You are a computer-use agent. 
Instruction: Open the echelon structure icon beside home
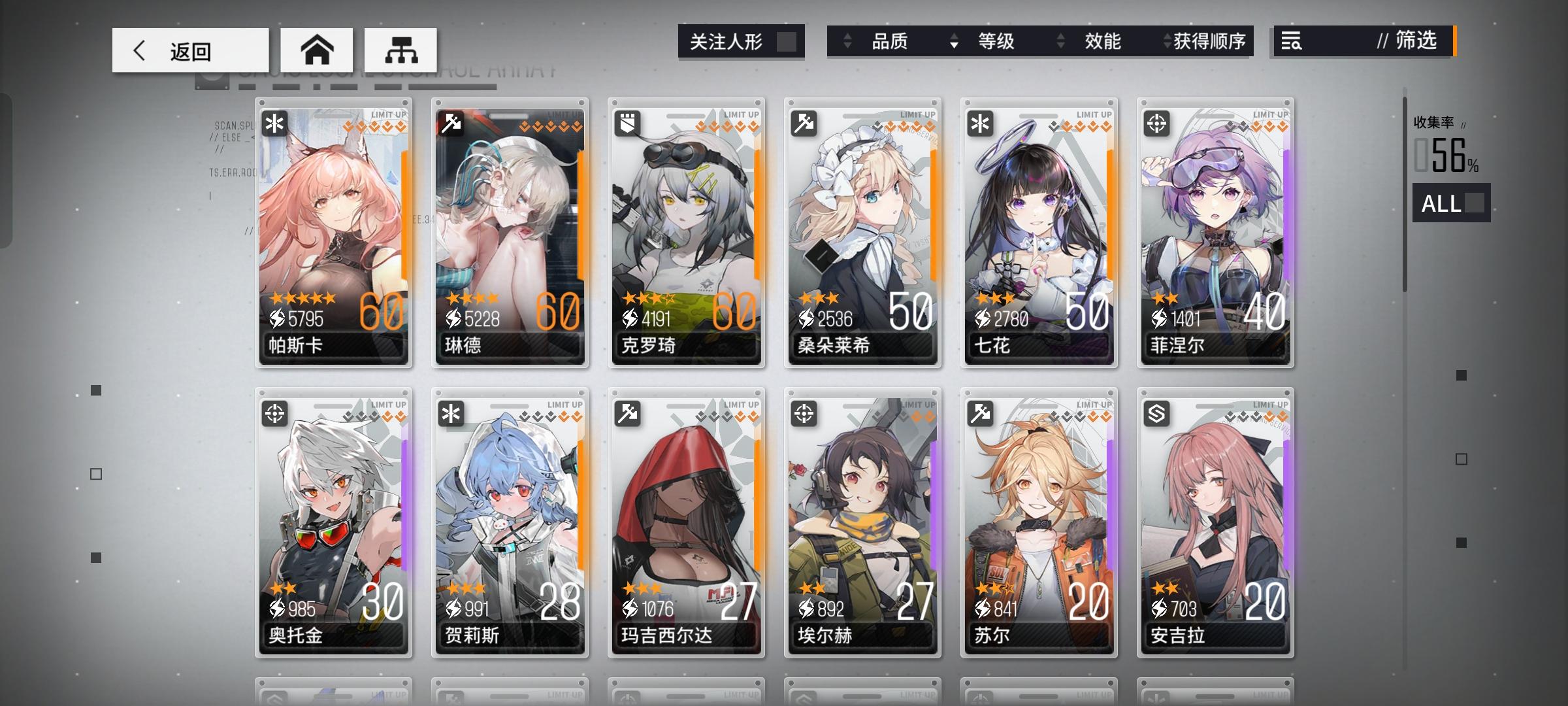(400, 49)
